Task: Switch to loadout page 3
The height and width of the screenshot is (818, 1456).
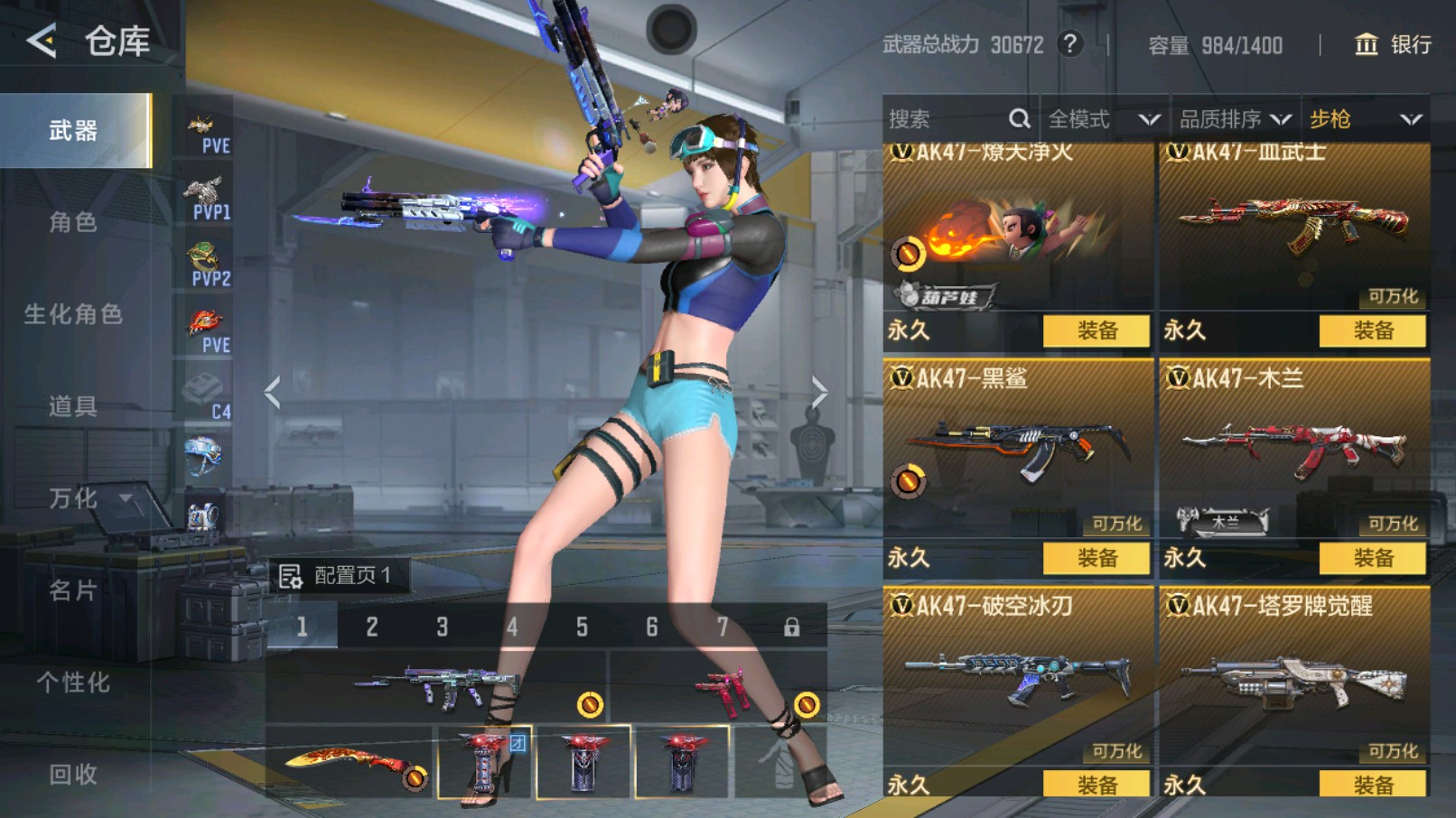Action: coord(442,627)
